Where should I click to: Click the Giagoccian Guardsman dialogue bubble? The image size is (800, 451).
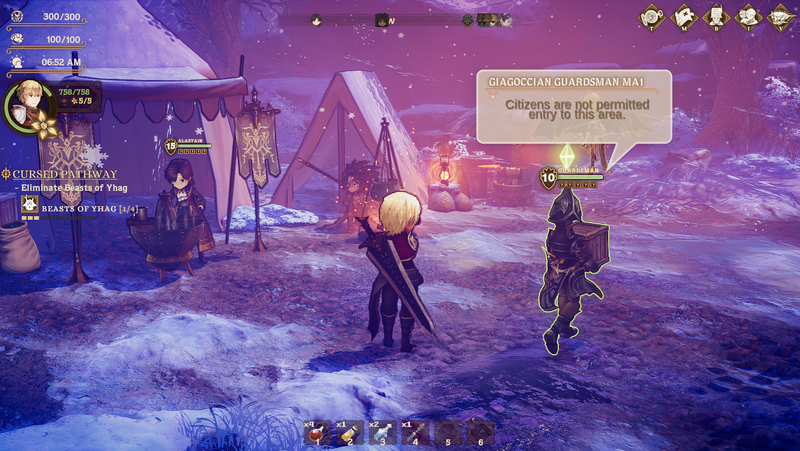point(573,109)
